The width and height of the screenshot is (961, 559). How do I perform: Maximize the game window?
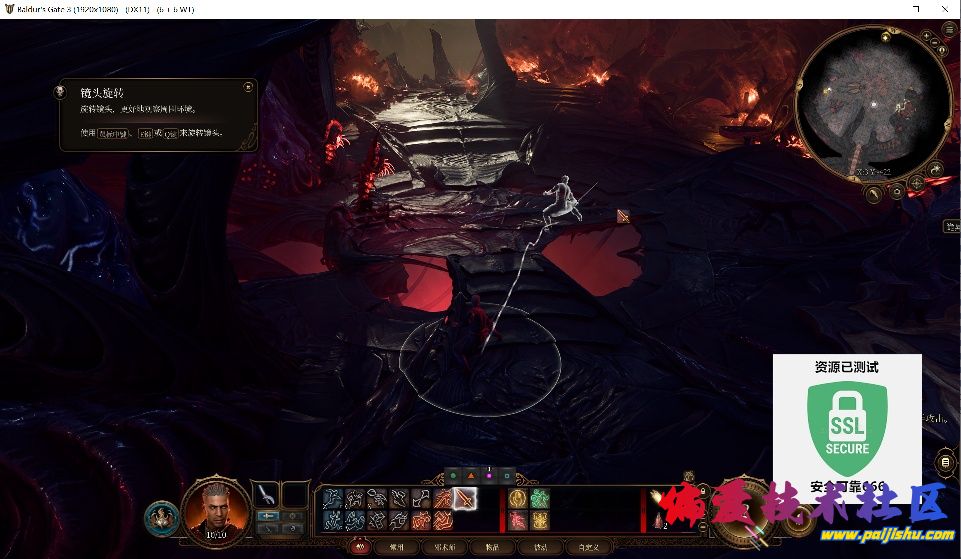pos(917,8)
